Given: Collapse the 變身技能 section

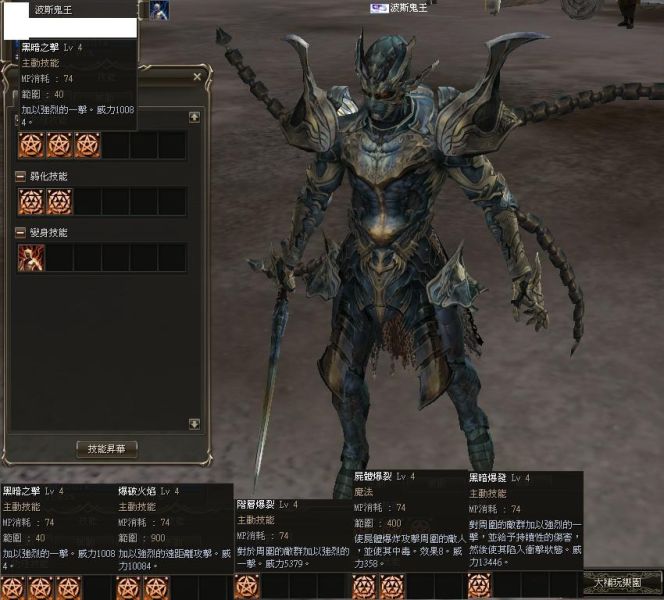Looking at the screenshot, I should pyautogui.click(x=21, y=232).
